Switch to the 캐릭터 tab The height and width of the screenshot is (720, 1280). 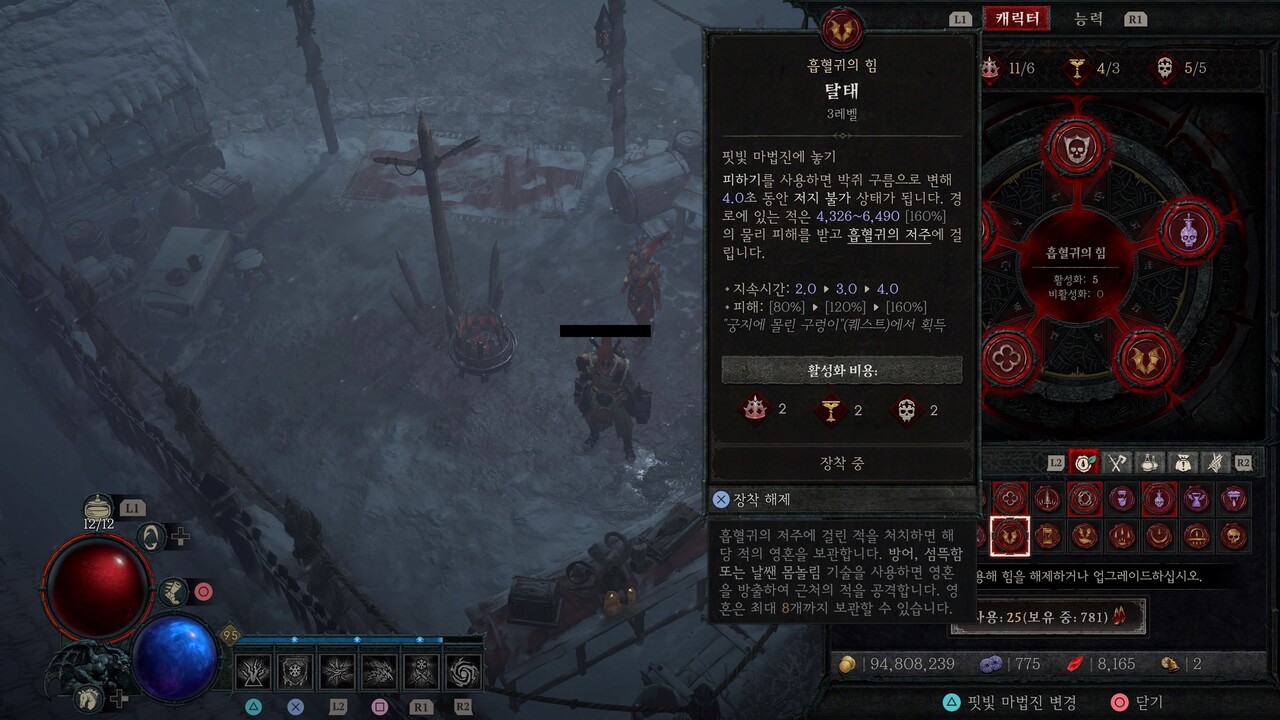click(1017, 18)
